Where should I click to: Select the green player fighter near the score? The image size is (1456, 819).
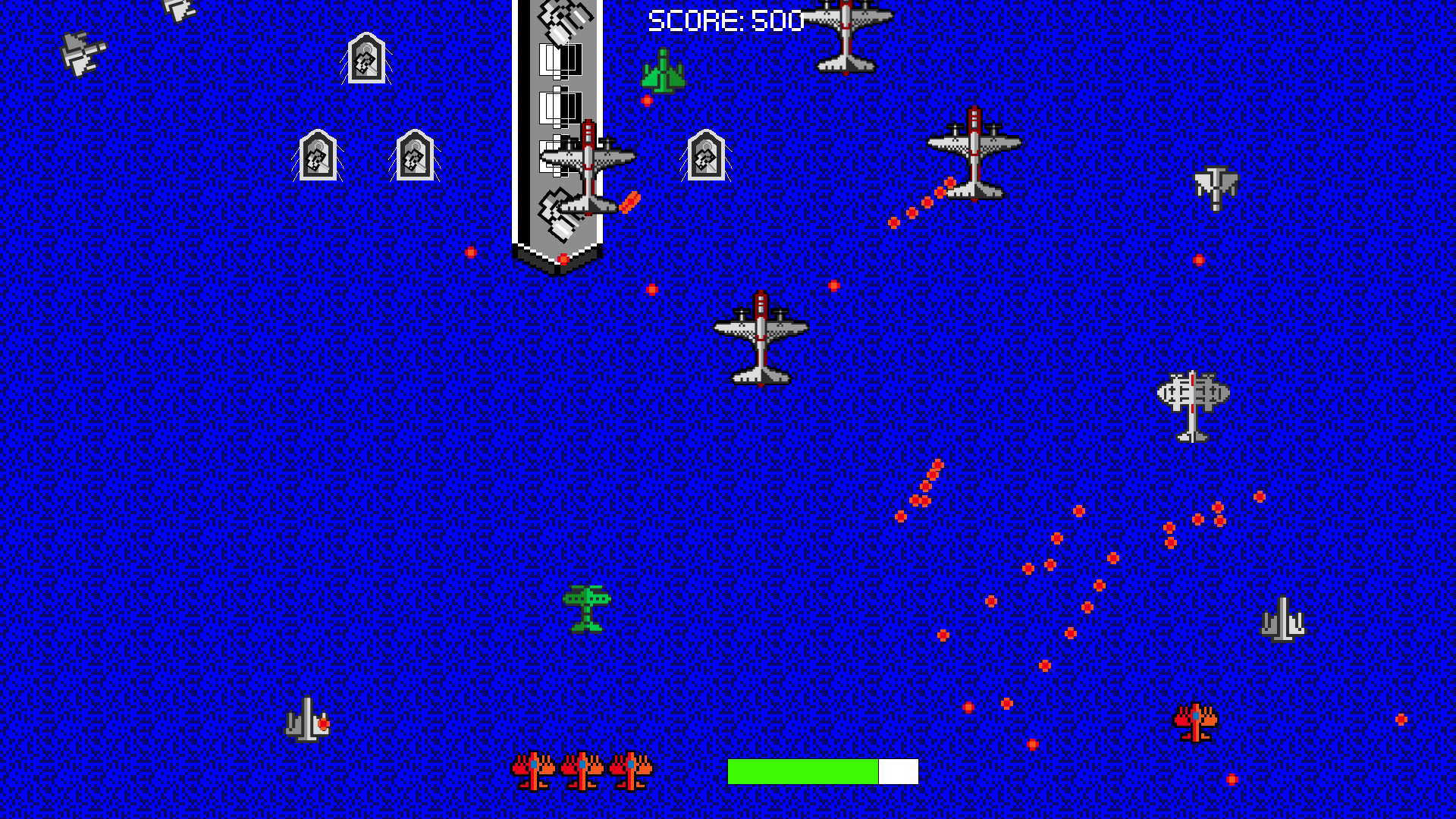click(x=664, y=72)
